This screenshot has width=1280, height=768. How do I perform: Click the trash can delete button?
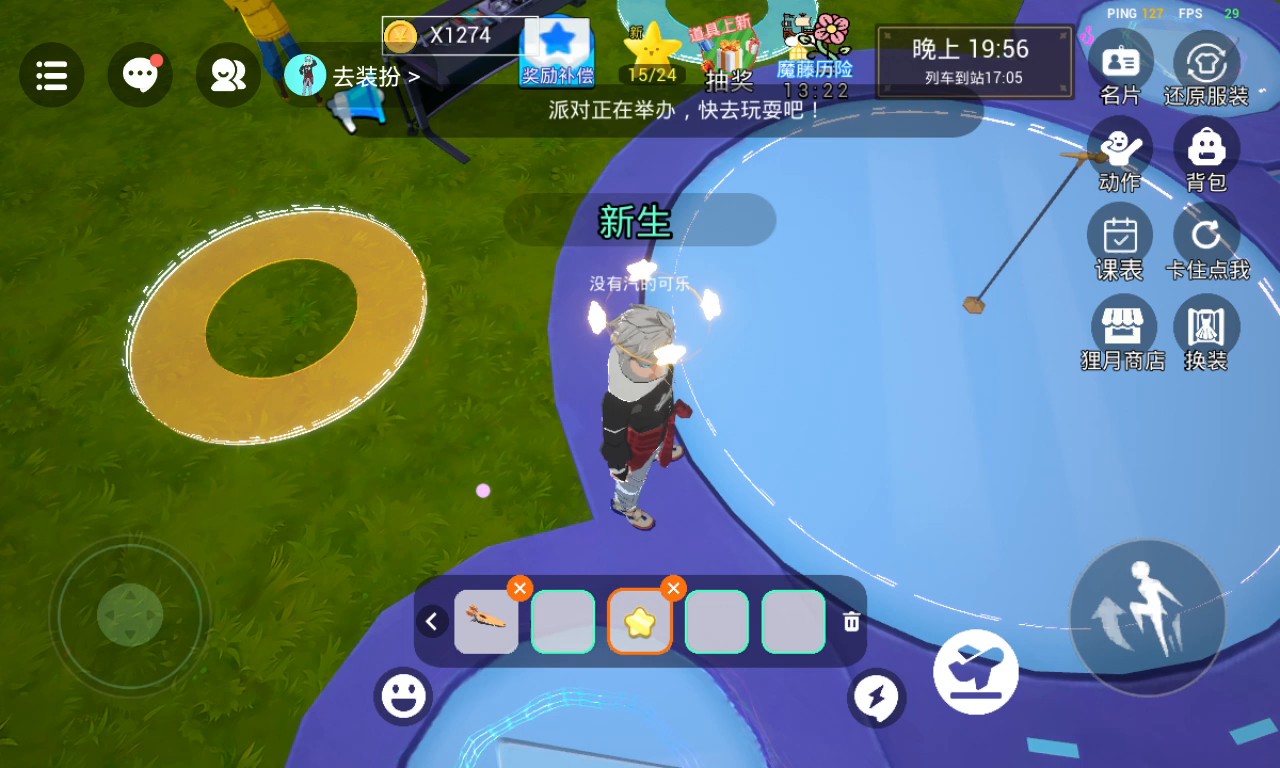tap(851, 622)
